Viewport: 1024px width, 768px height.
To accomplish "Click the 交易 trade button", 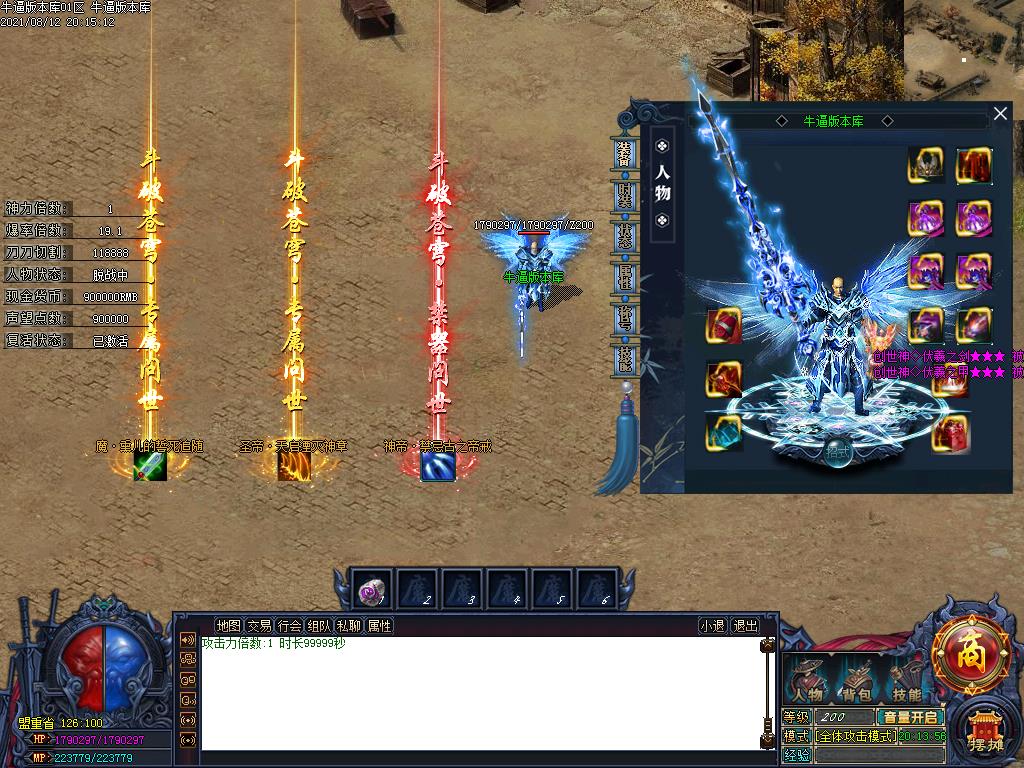I will pos(259,626).
